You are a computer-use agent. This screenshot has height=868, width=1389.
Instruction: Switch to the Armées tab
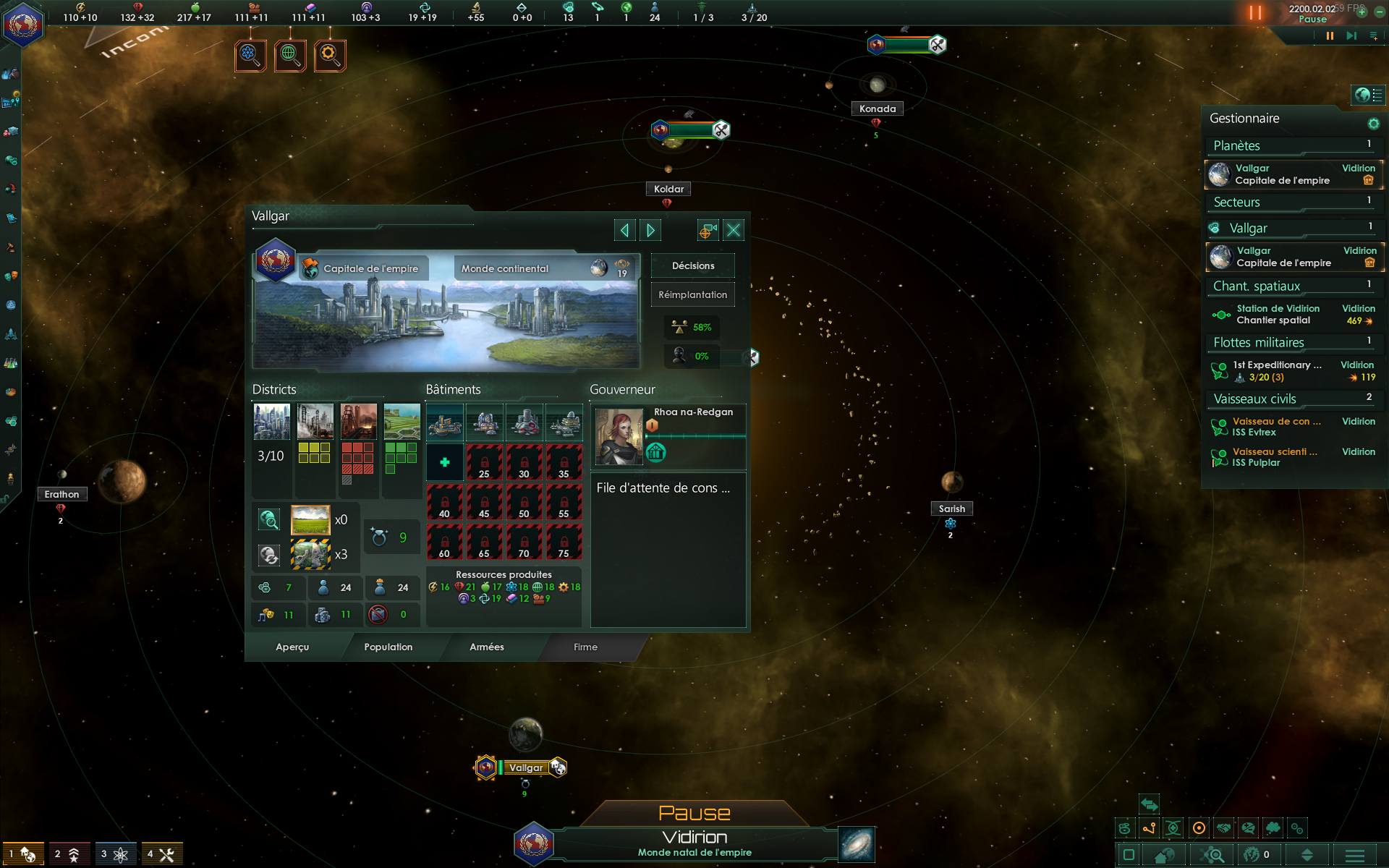[x=486, y=647]
